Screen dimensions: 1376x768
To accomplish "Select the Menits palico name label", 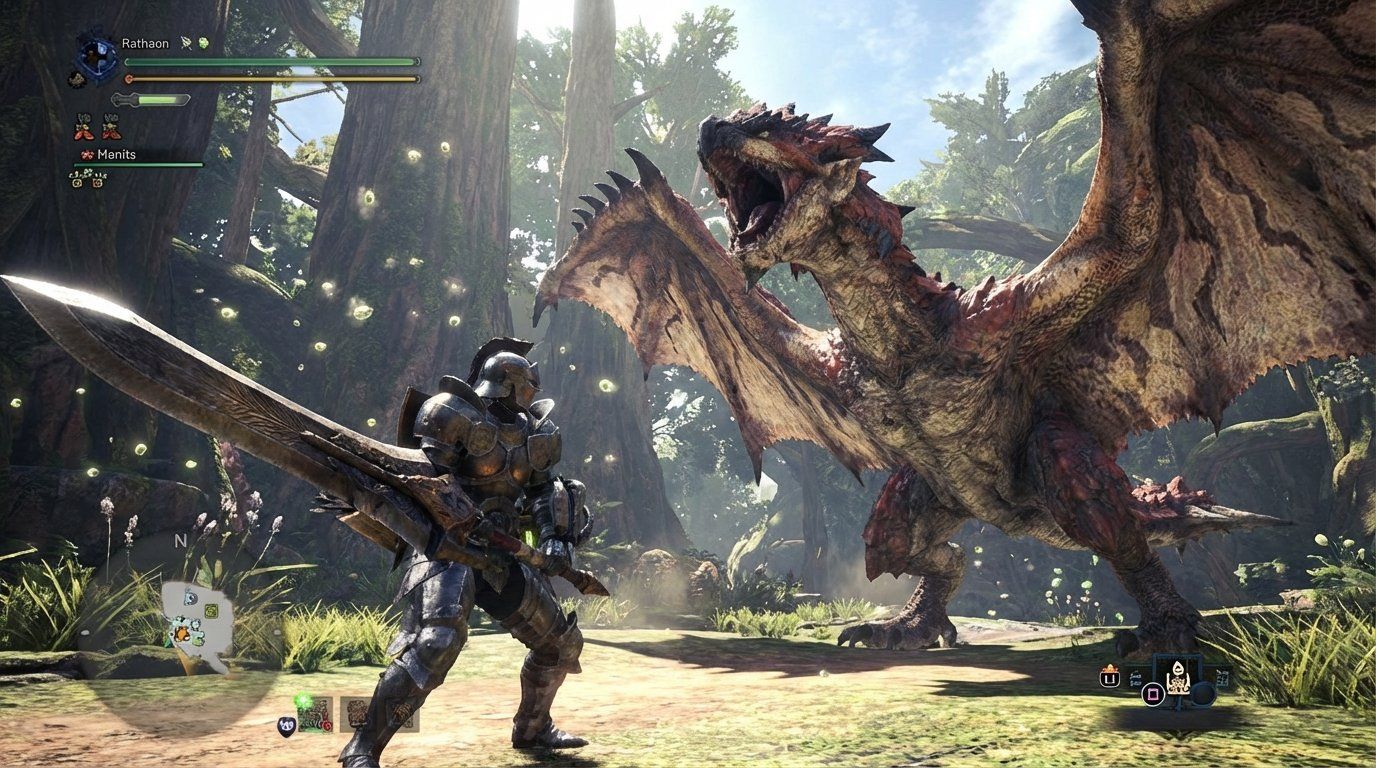I will (x=116, y=154).
